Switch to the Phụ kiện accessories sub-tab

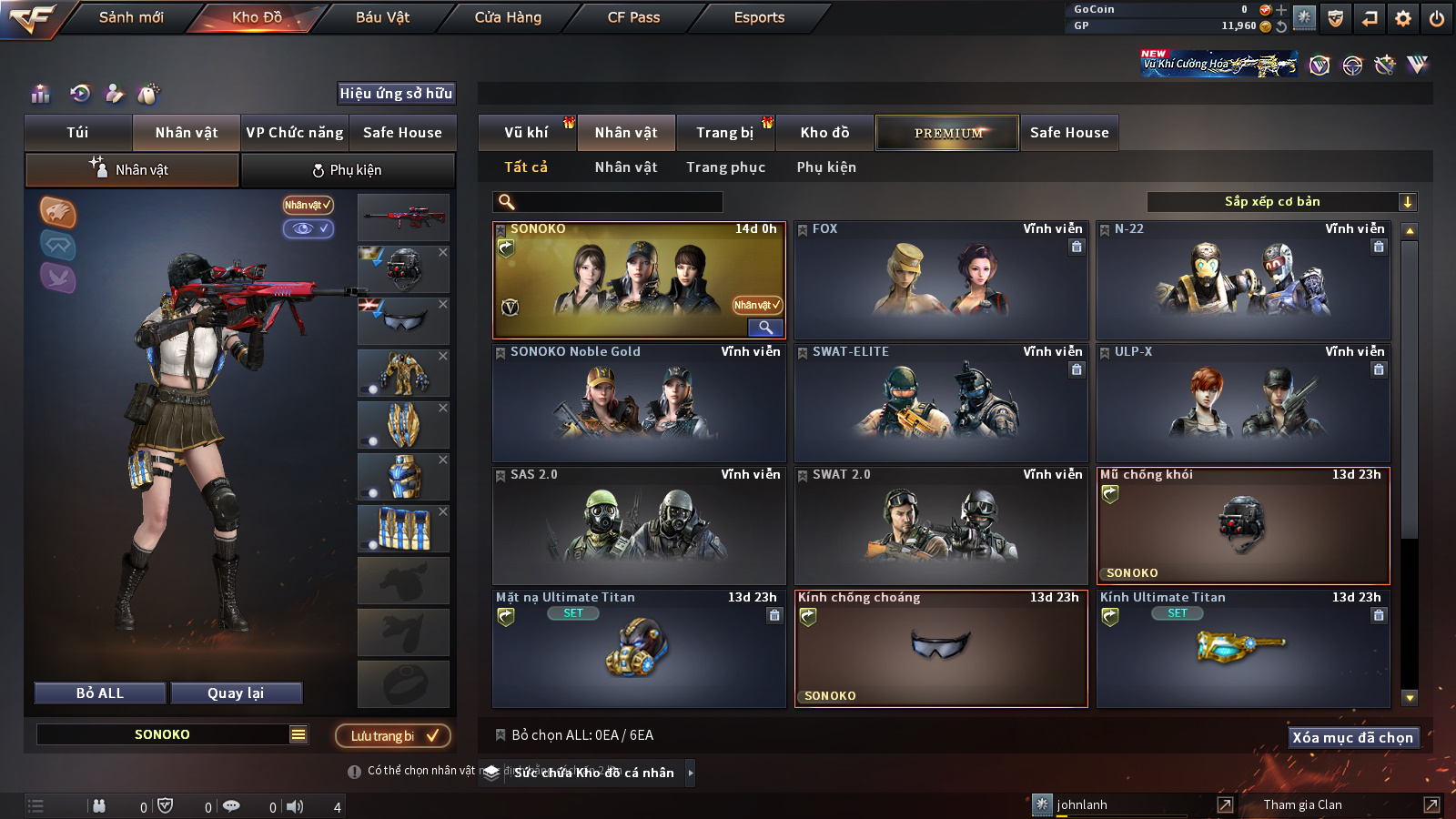coord(348,170)
